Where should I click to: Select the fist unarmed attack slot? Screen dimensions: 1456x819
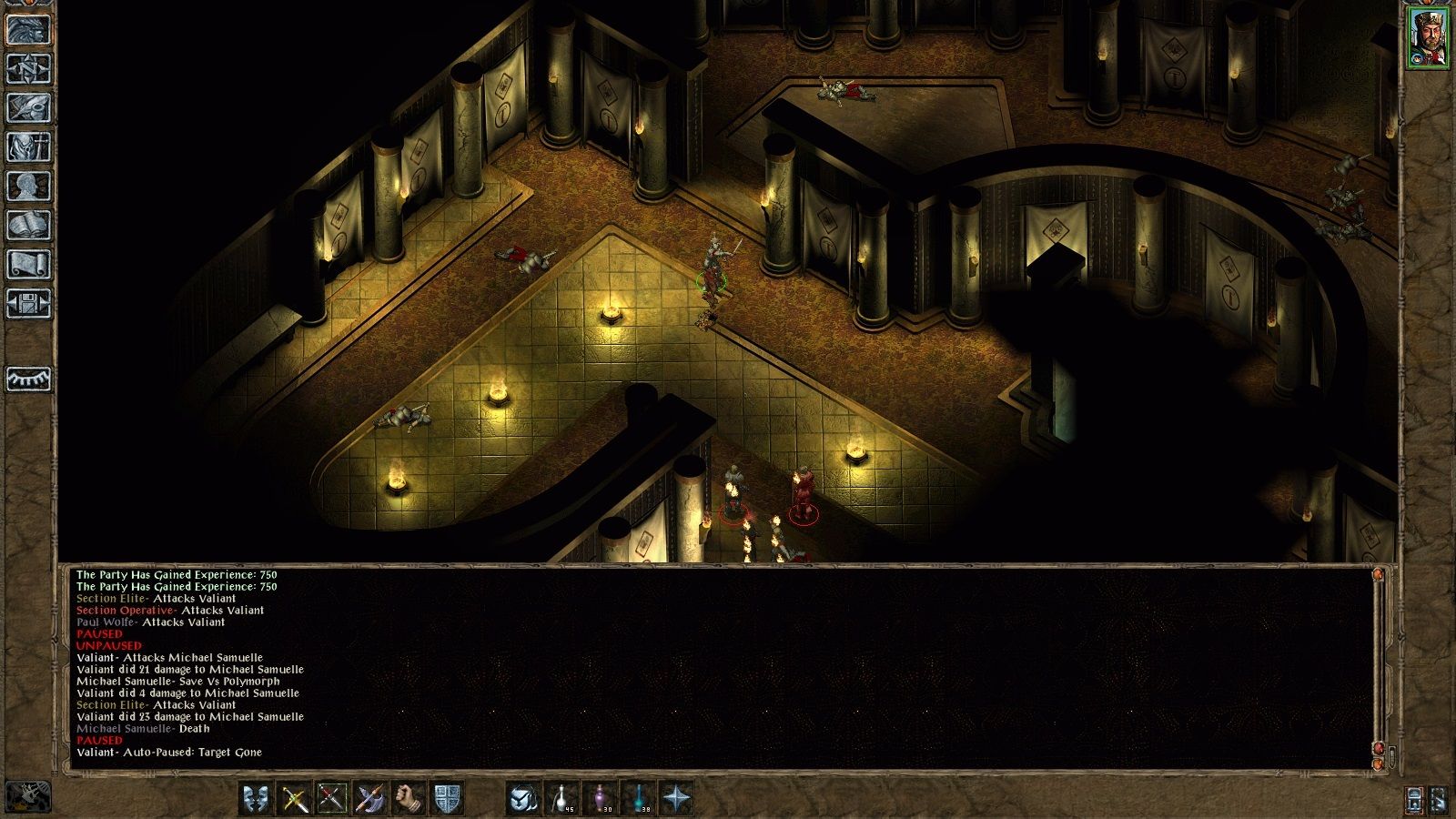409,799
